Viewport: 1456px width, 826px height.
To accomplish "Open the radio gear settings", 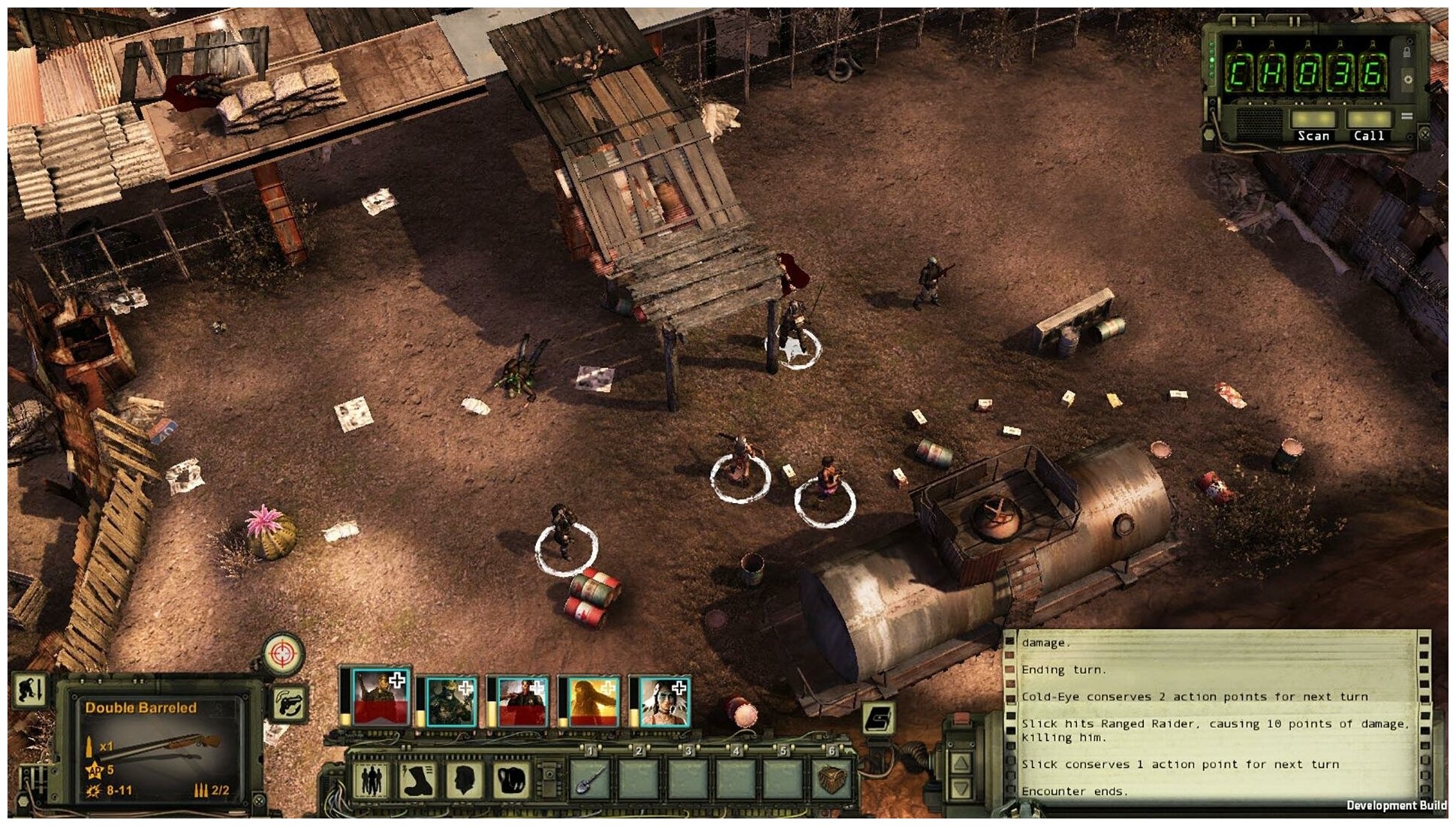I will click(1408, 79).
